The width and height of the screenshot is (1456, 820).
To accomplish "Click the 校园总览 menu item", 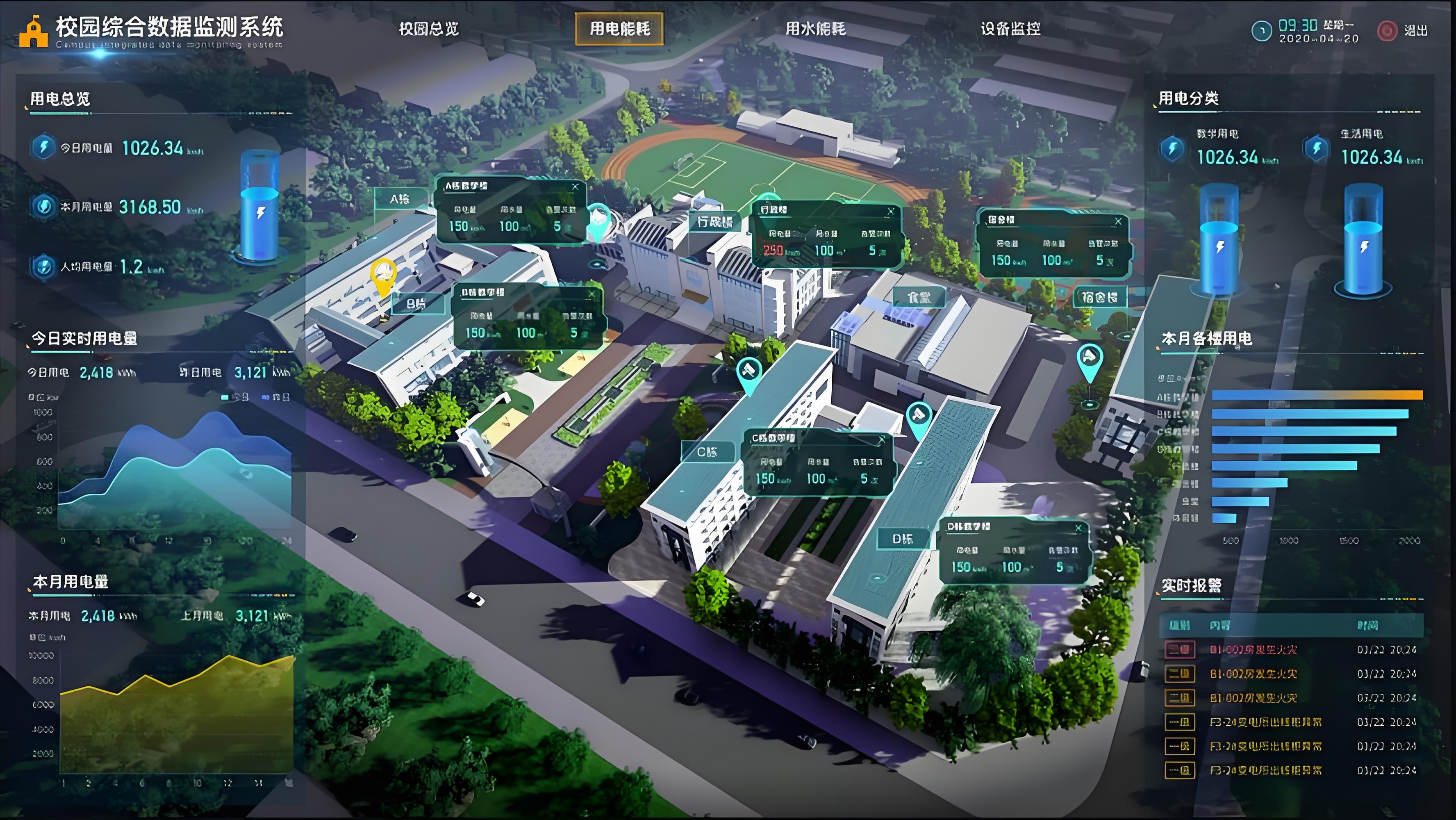I will click(x=429, y=30).
